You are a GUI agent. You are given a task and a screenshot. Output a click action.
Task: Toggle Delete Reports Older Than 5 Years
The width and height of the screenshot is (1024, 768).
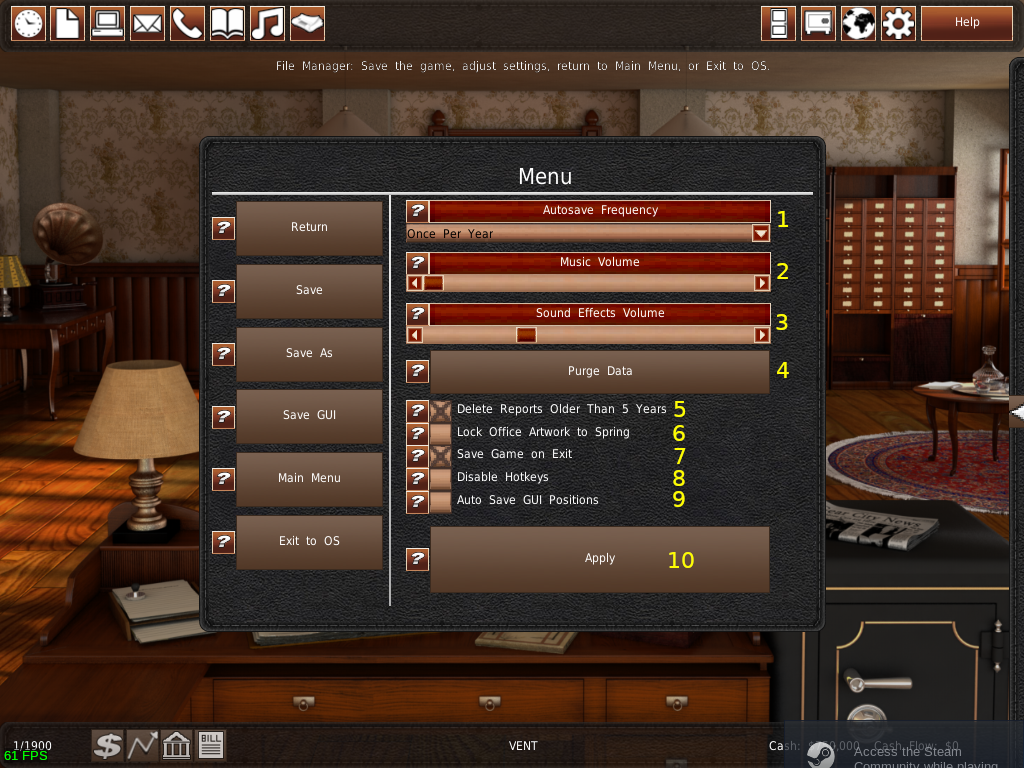441,410
